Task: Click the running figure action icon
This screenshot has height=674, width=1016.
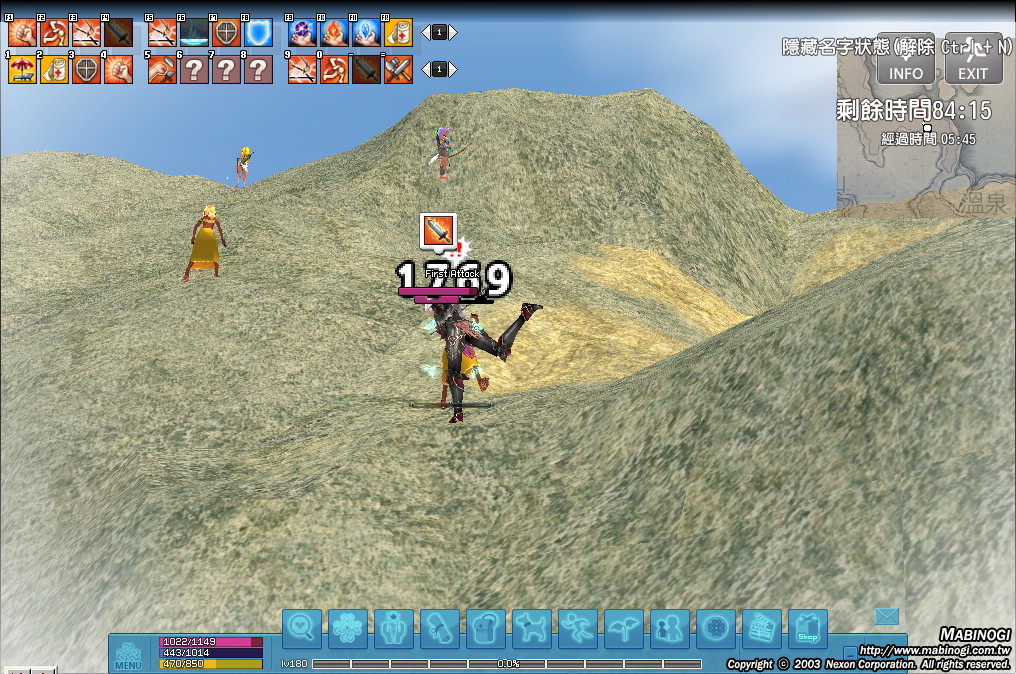Action: click(578, 629)
